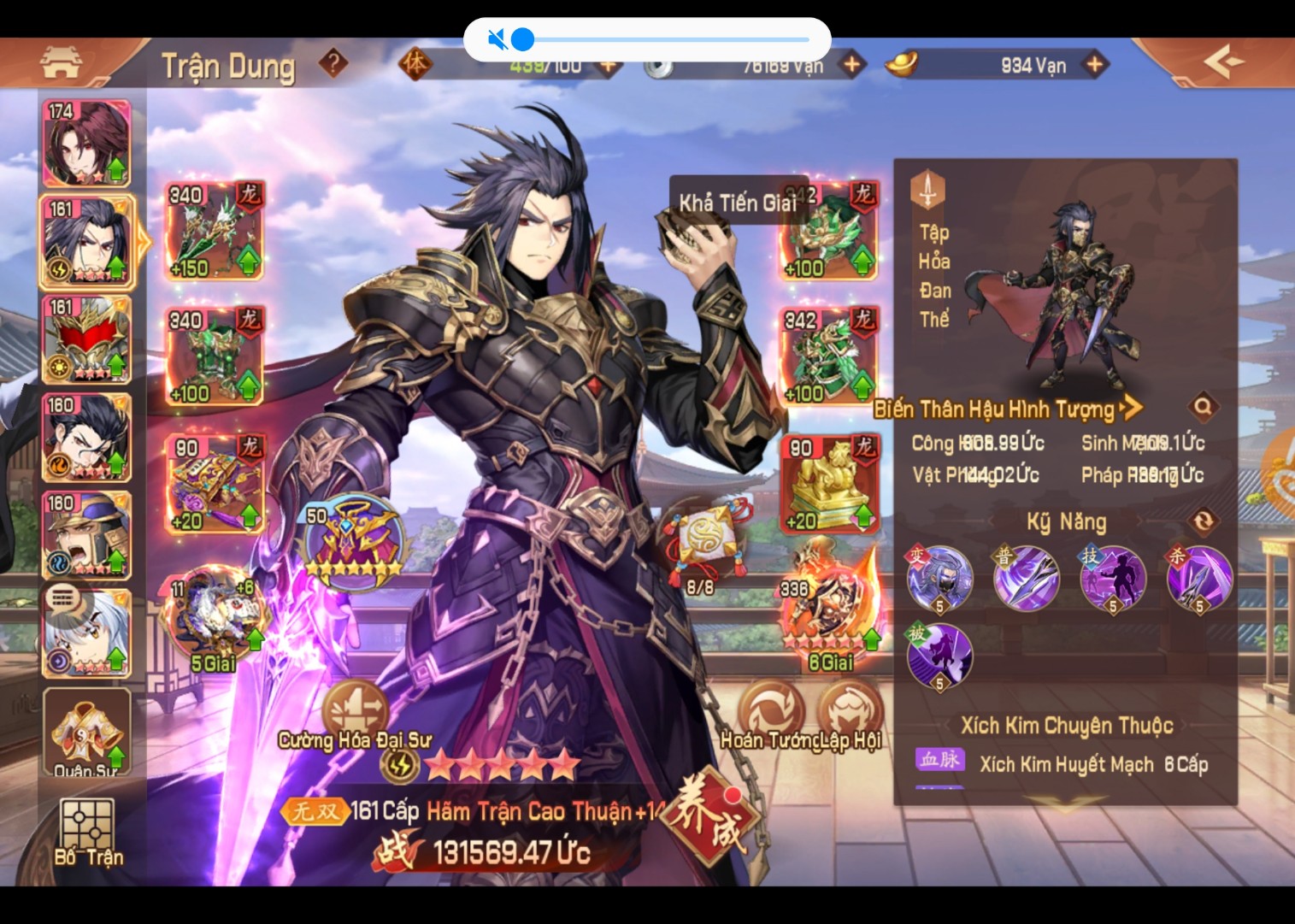Tap the refresh icon next to Kỹ Năng header
This screenshot has height=924, width=1295.
(1204, 520)
